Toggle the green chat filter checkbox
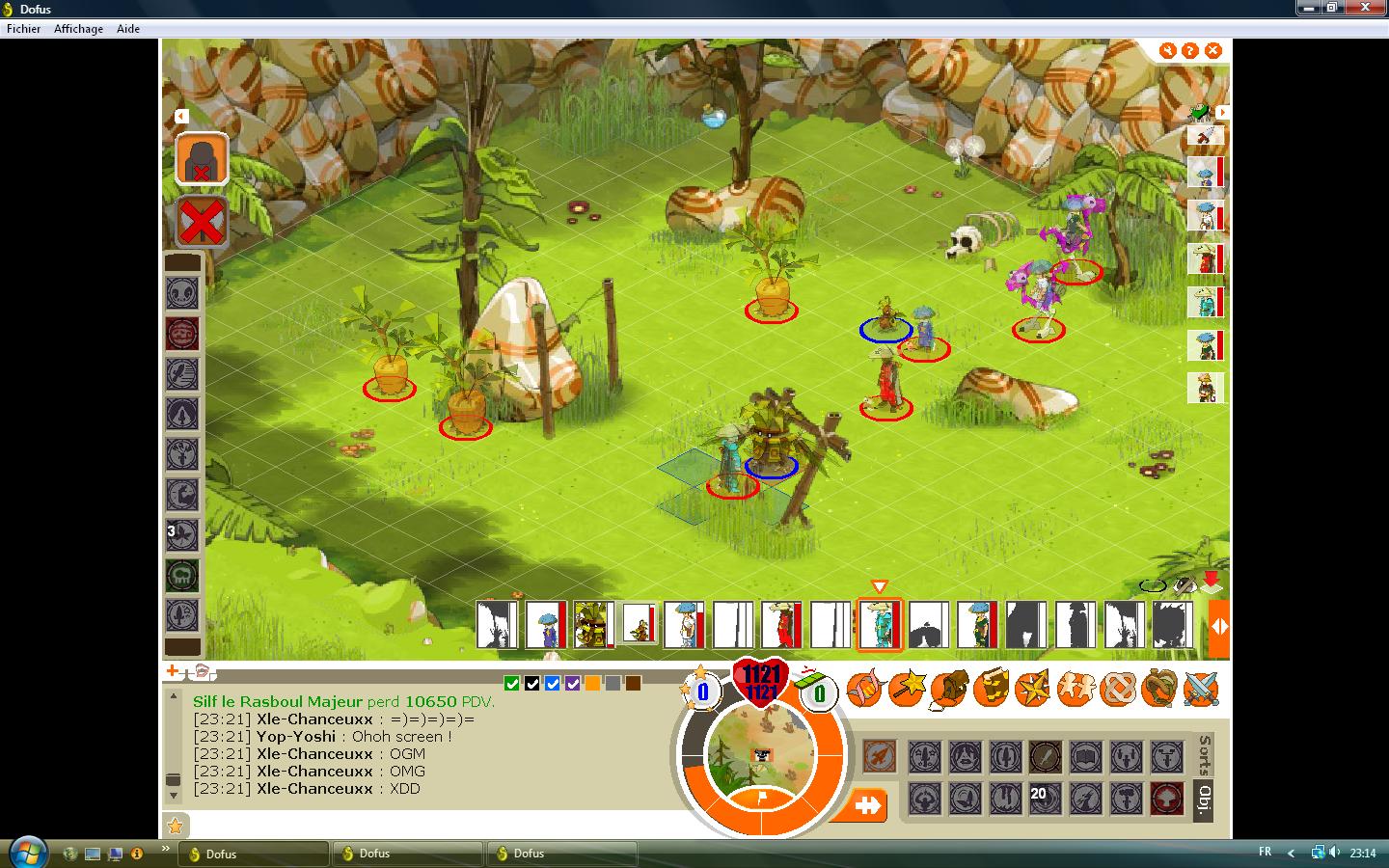This screenshot has height=868, width=1389. [512, 684]
